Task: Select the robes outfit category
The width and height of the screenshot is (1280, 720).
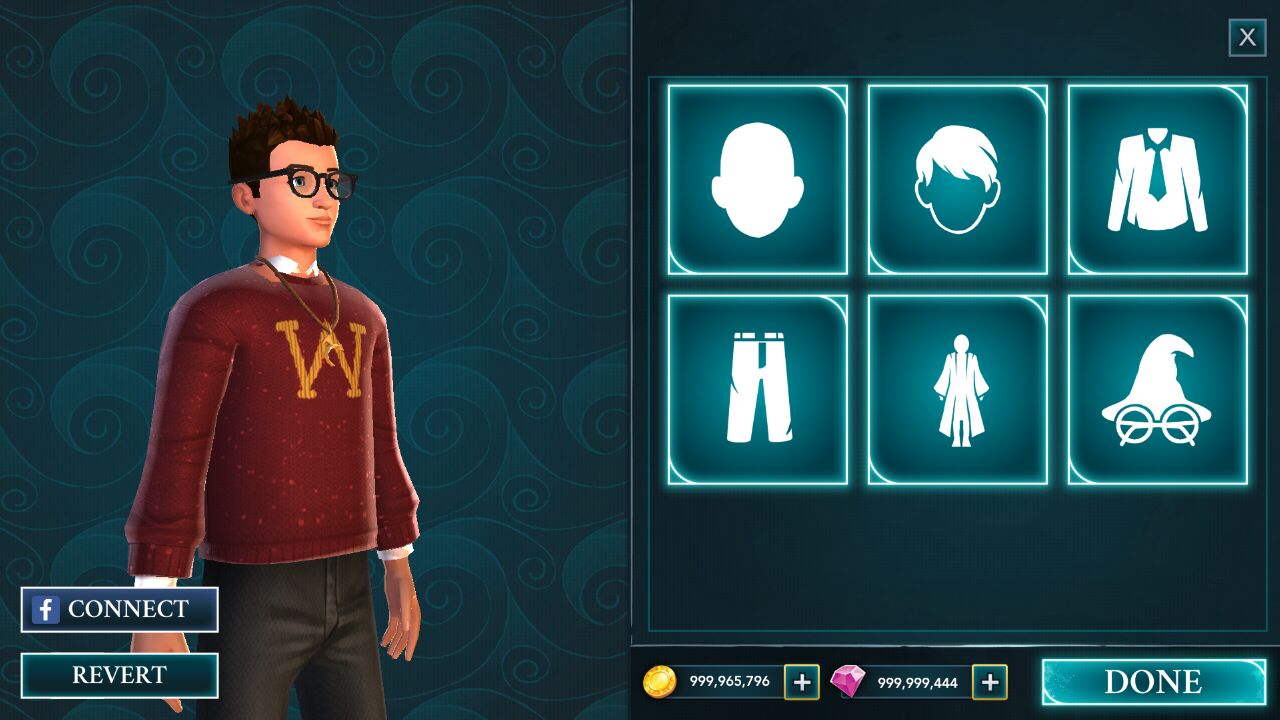Action: [x=957, y=390]
